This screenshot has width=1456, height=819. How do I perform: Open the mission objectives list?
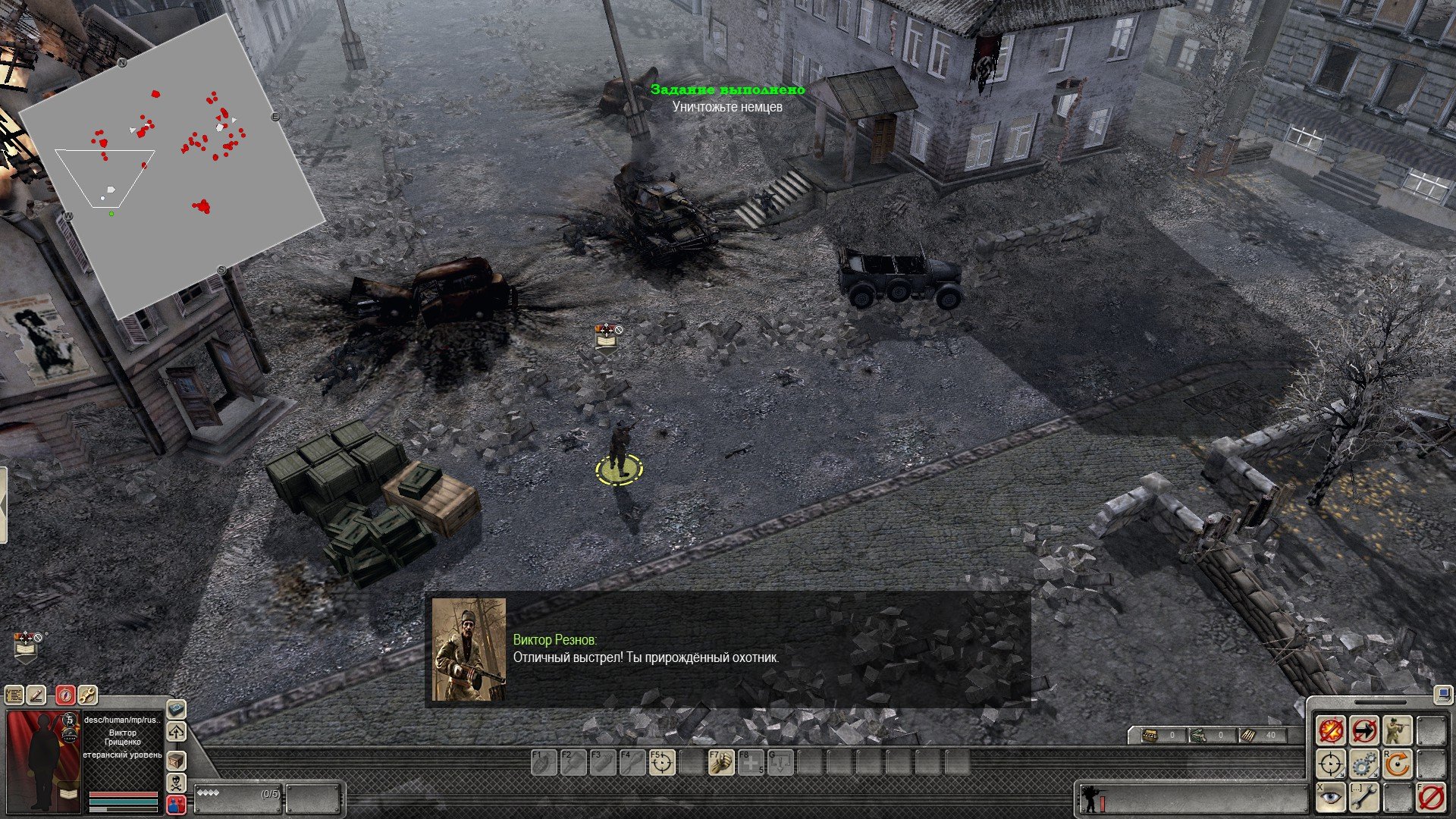(14, 694)
